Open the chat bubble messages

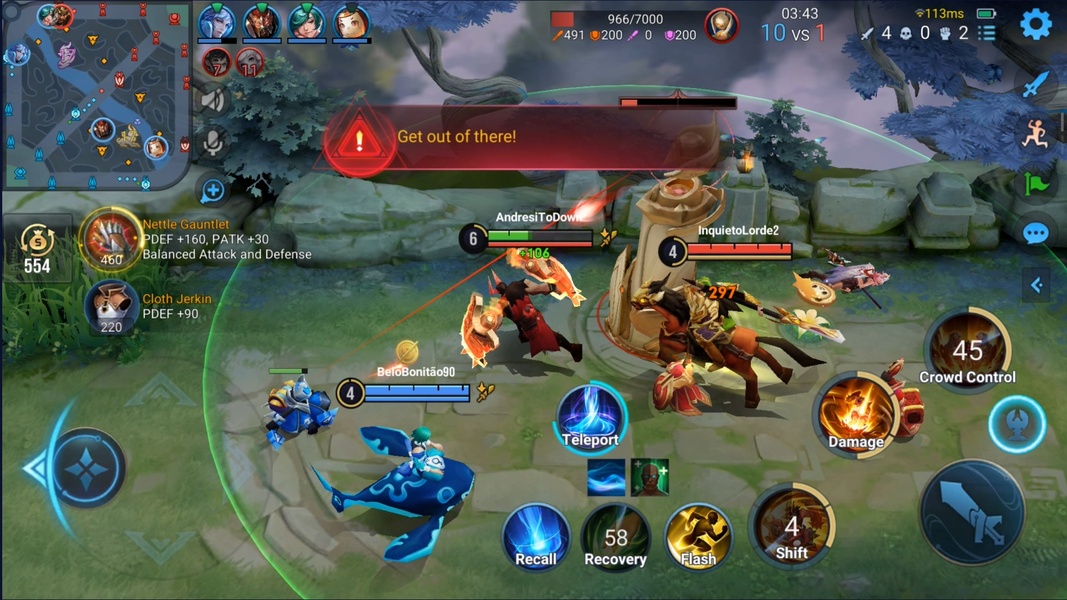1036,234
